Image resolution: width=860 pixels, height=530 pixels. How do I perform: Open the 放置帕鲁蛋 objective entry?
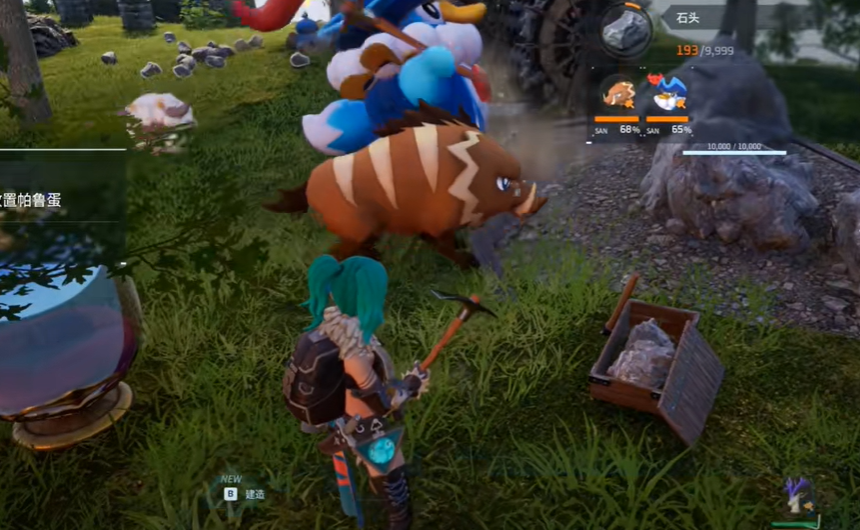pos(32,200)
